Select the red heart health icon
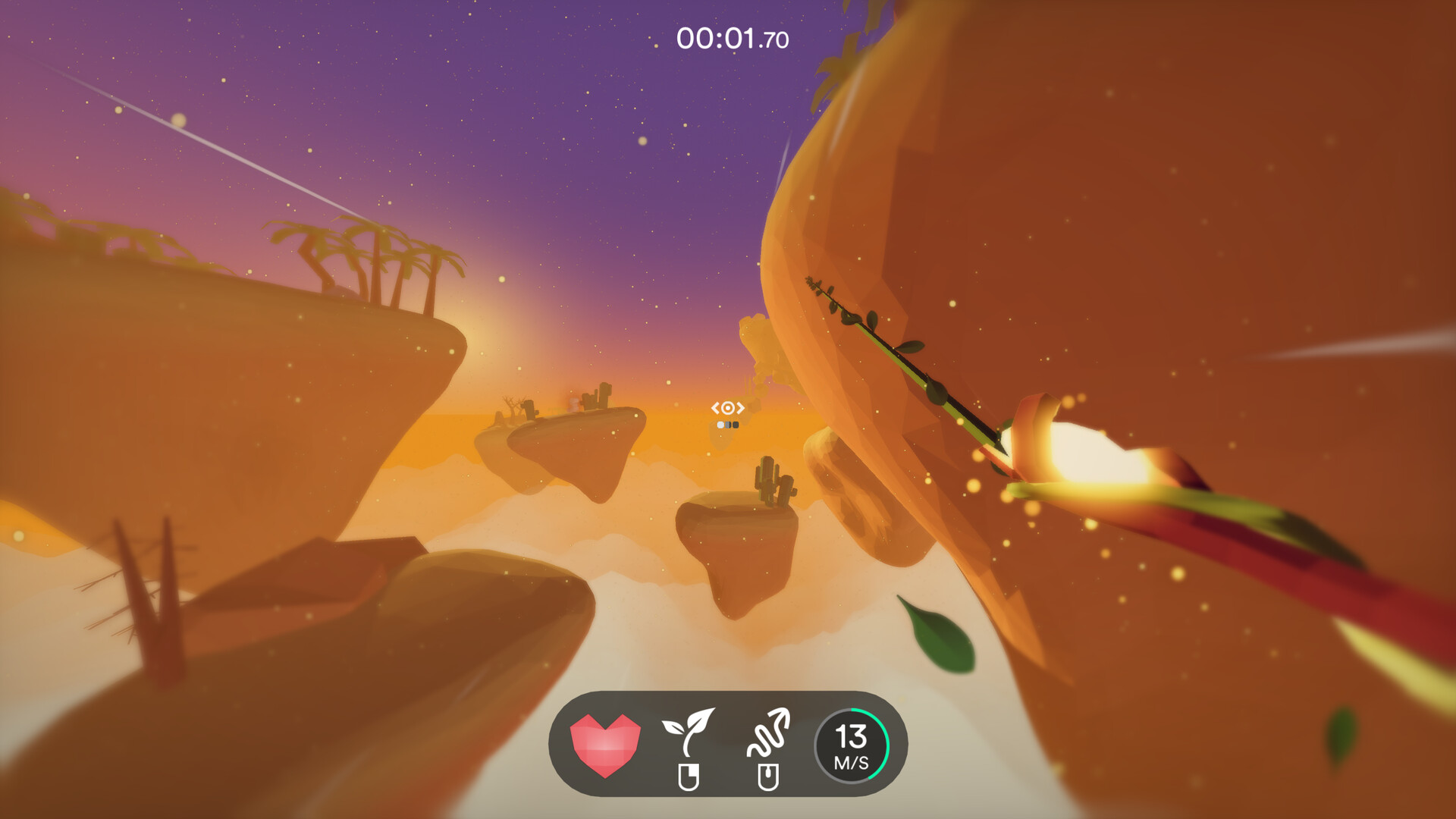 click(607, 745)
